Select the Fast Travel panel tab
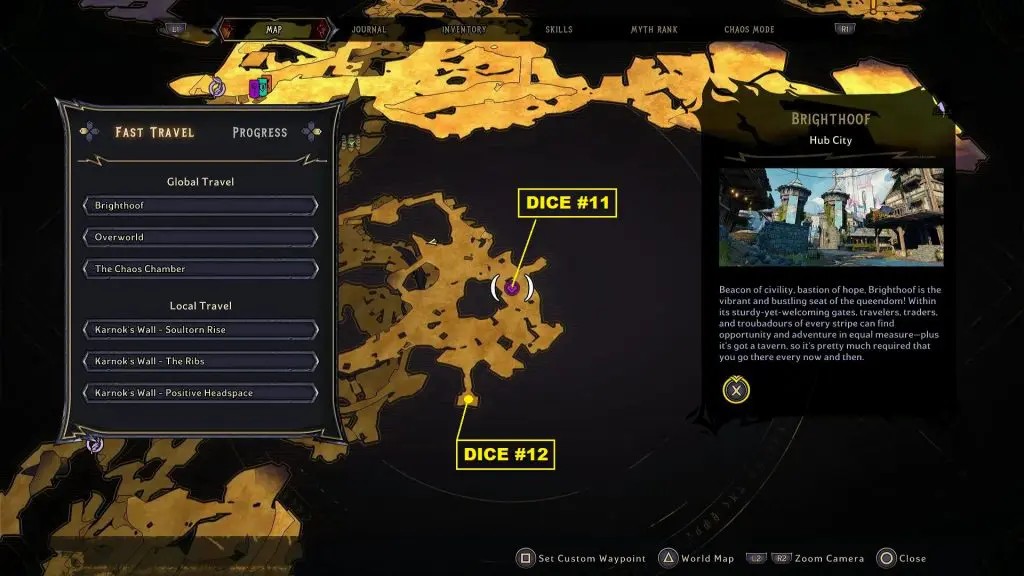The image size is (1024, 576). [154, 132]
